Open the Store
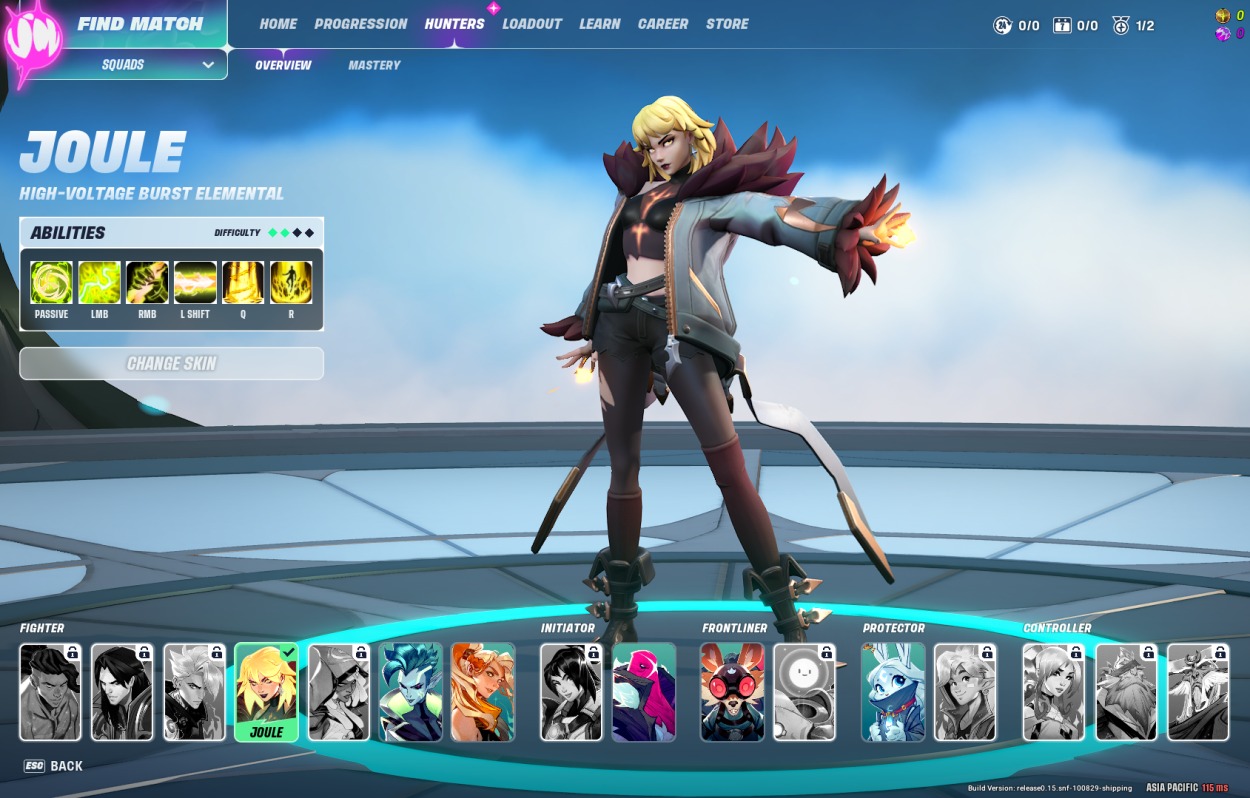The image size is (1250, 798). pyautogui.click(x=727, y=24)
